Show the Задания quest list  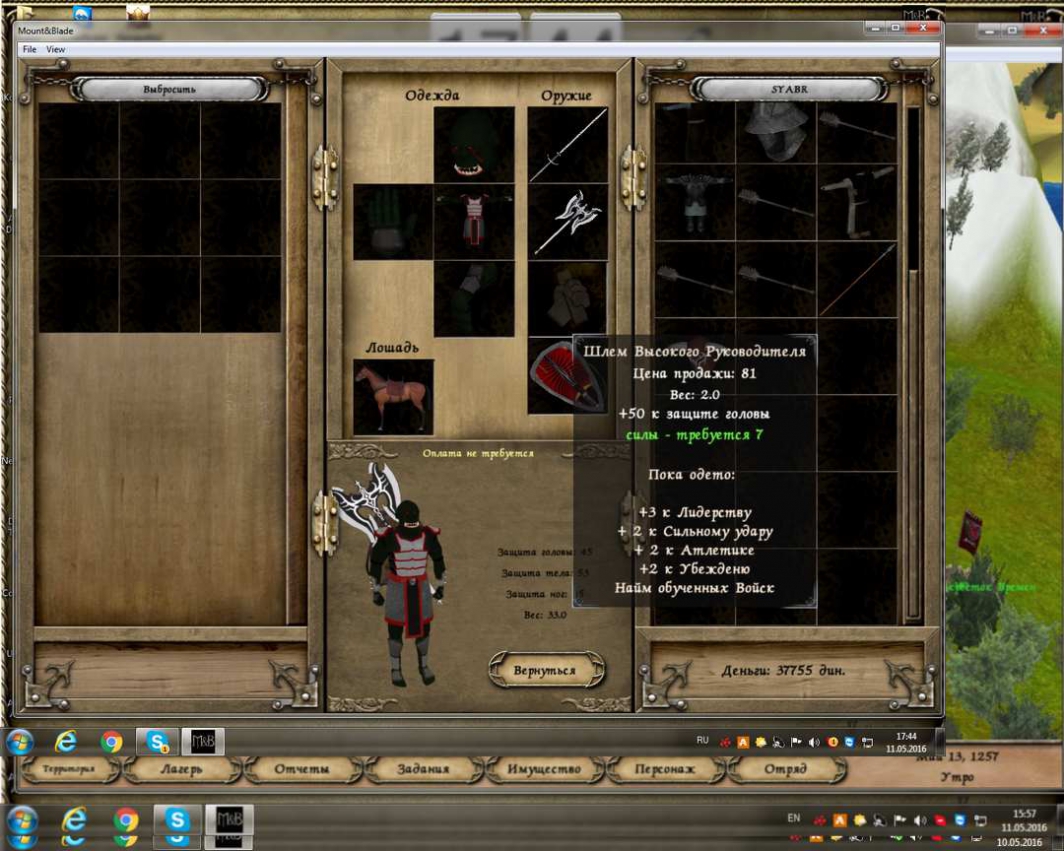tap(424, 769)
